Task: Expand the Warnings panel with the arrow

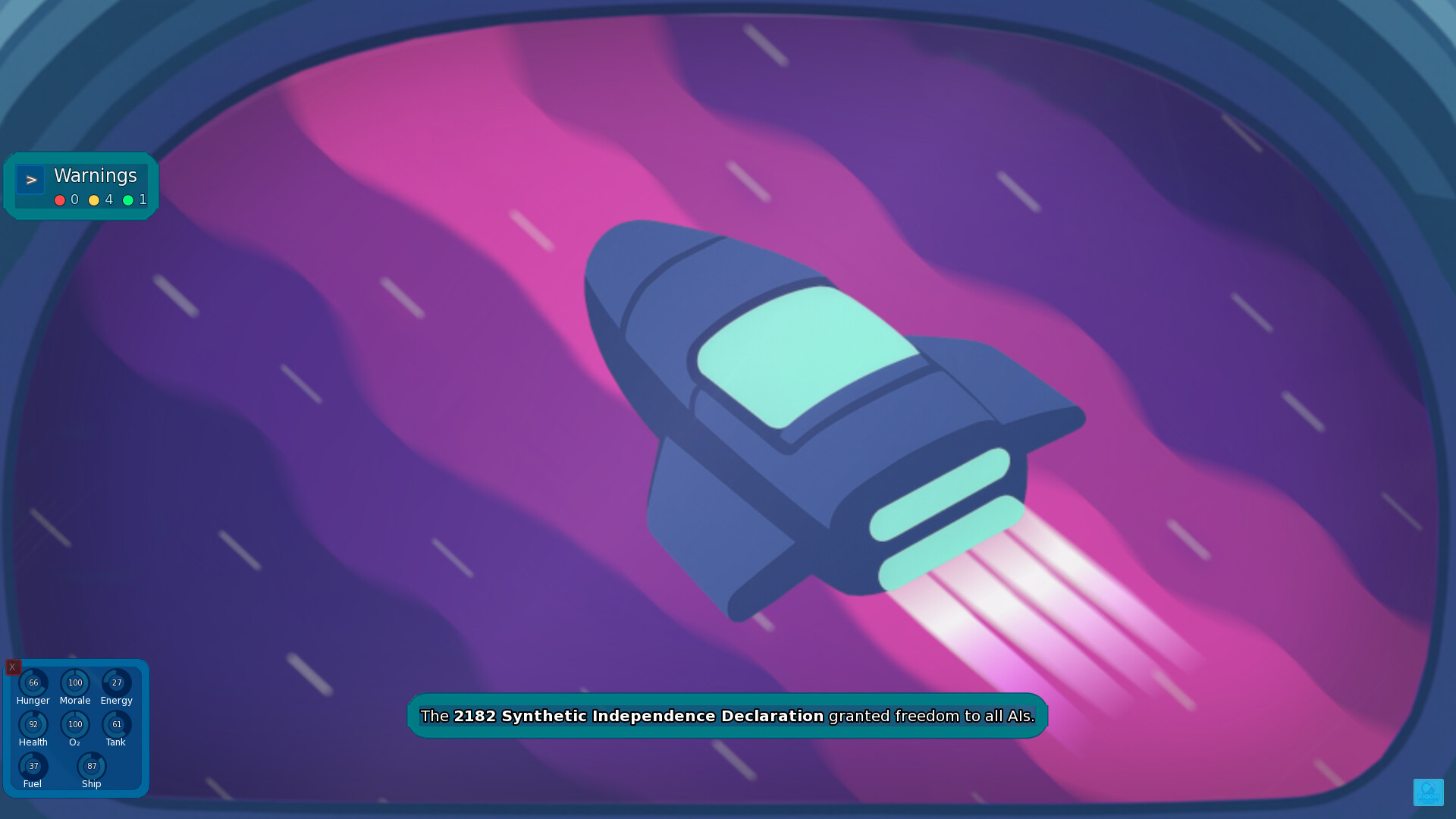Action: point(30,180)
